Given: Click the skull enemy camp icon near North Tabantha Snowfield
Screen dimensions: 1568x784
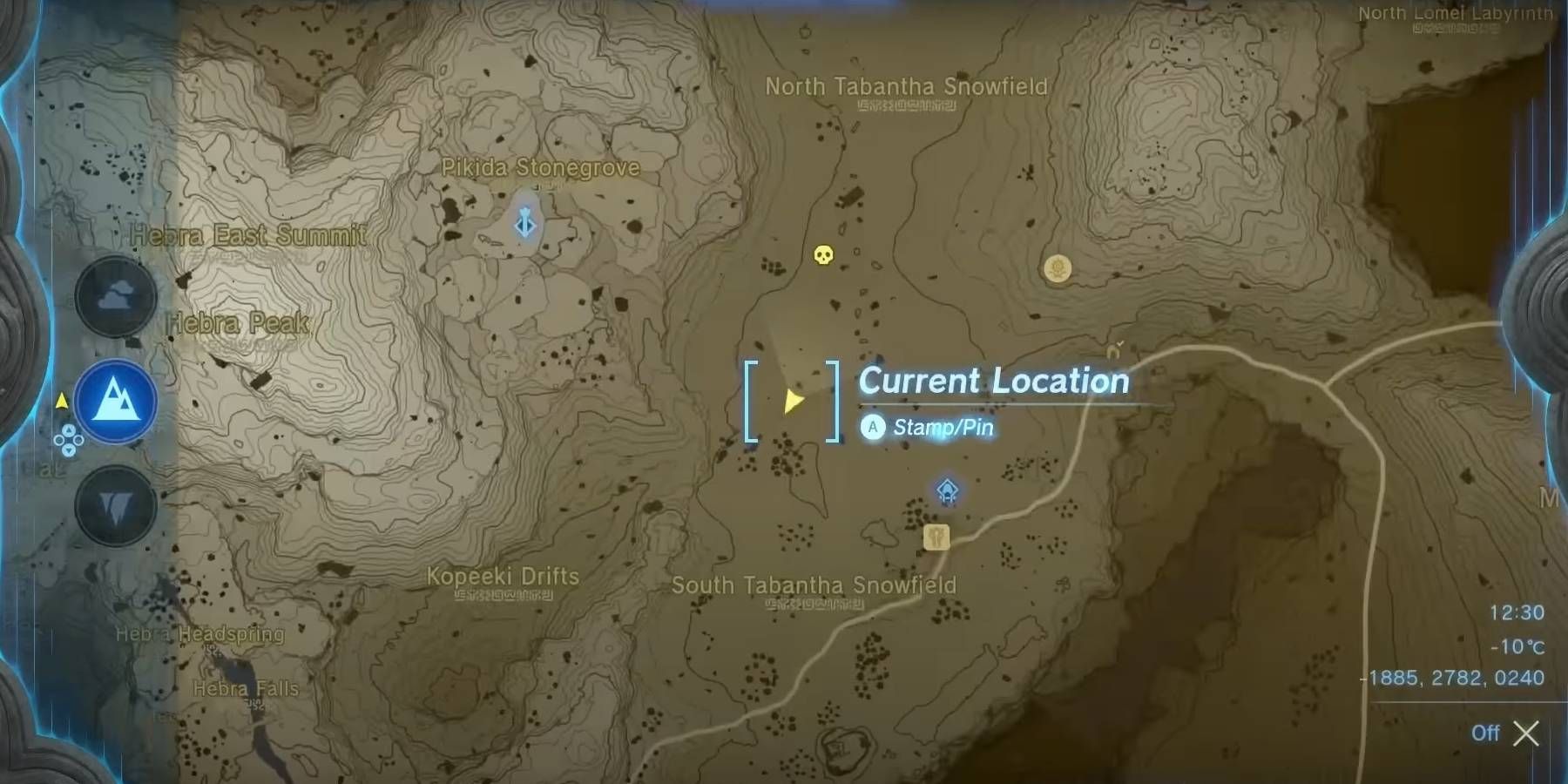Looking at the screenshot, I should [825, 255].
